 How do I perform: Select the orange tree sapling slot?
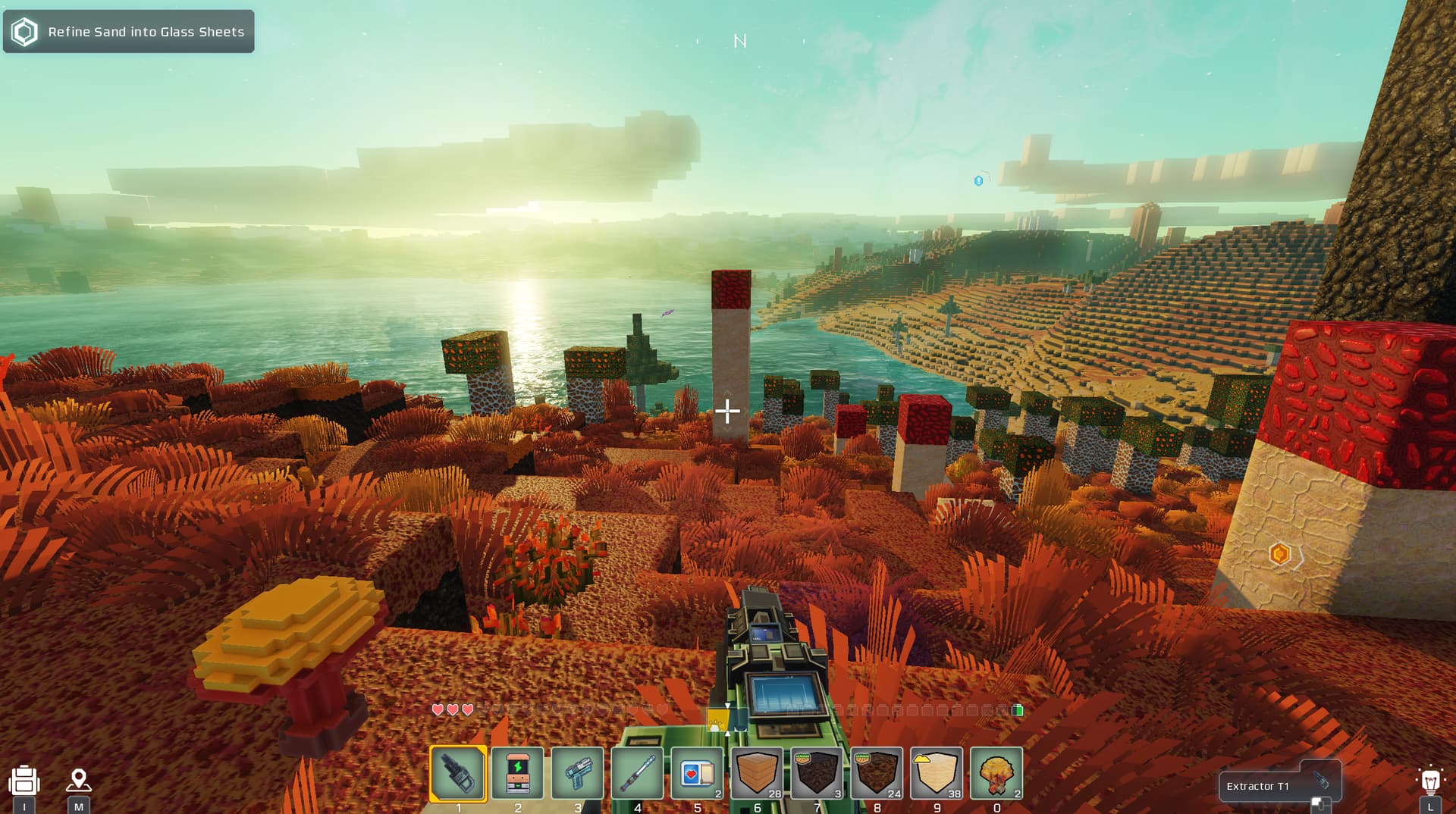[996, 773]
